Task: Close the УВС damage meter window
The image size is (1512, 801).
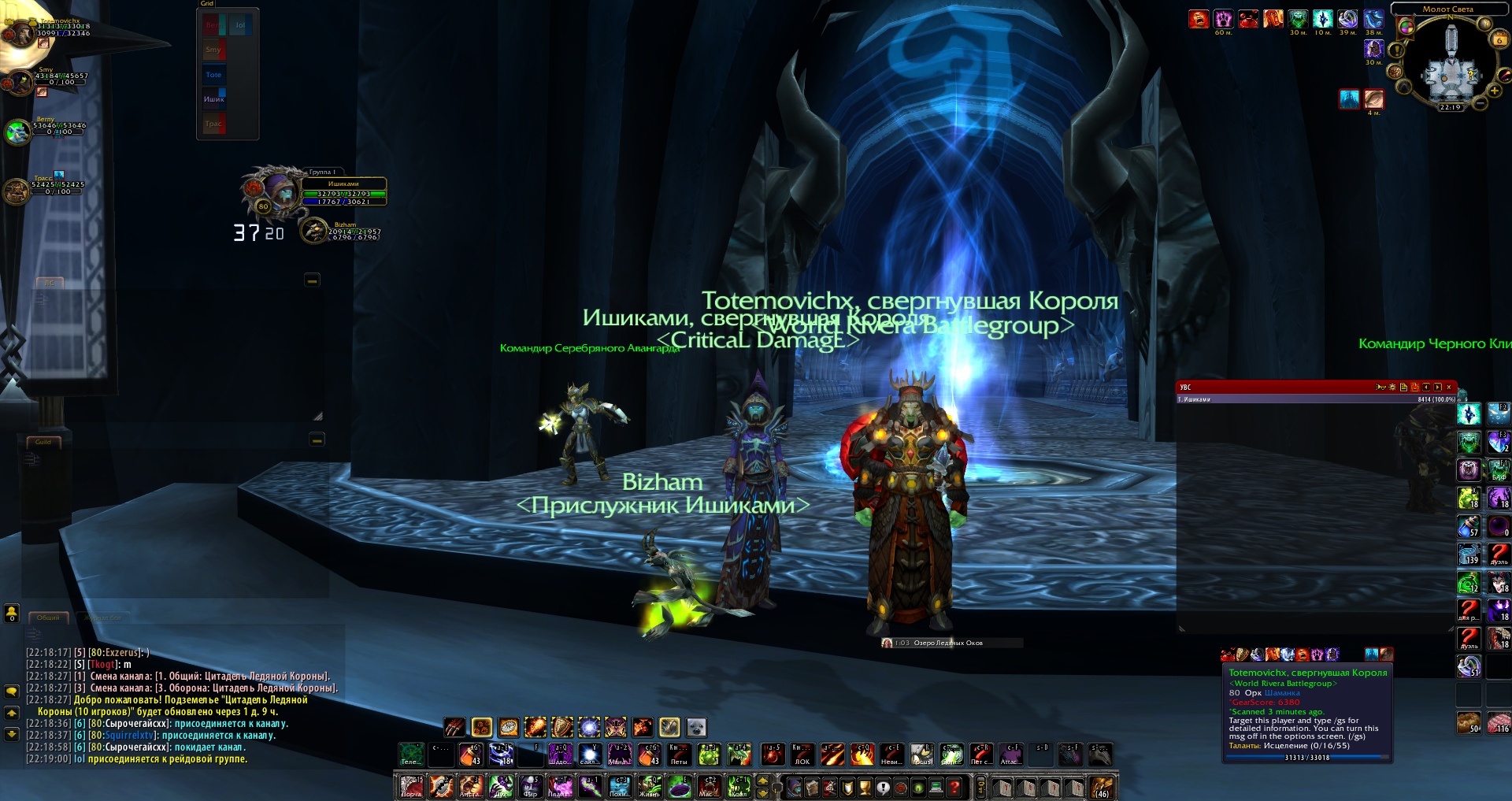Action: point(1449,388)
